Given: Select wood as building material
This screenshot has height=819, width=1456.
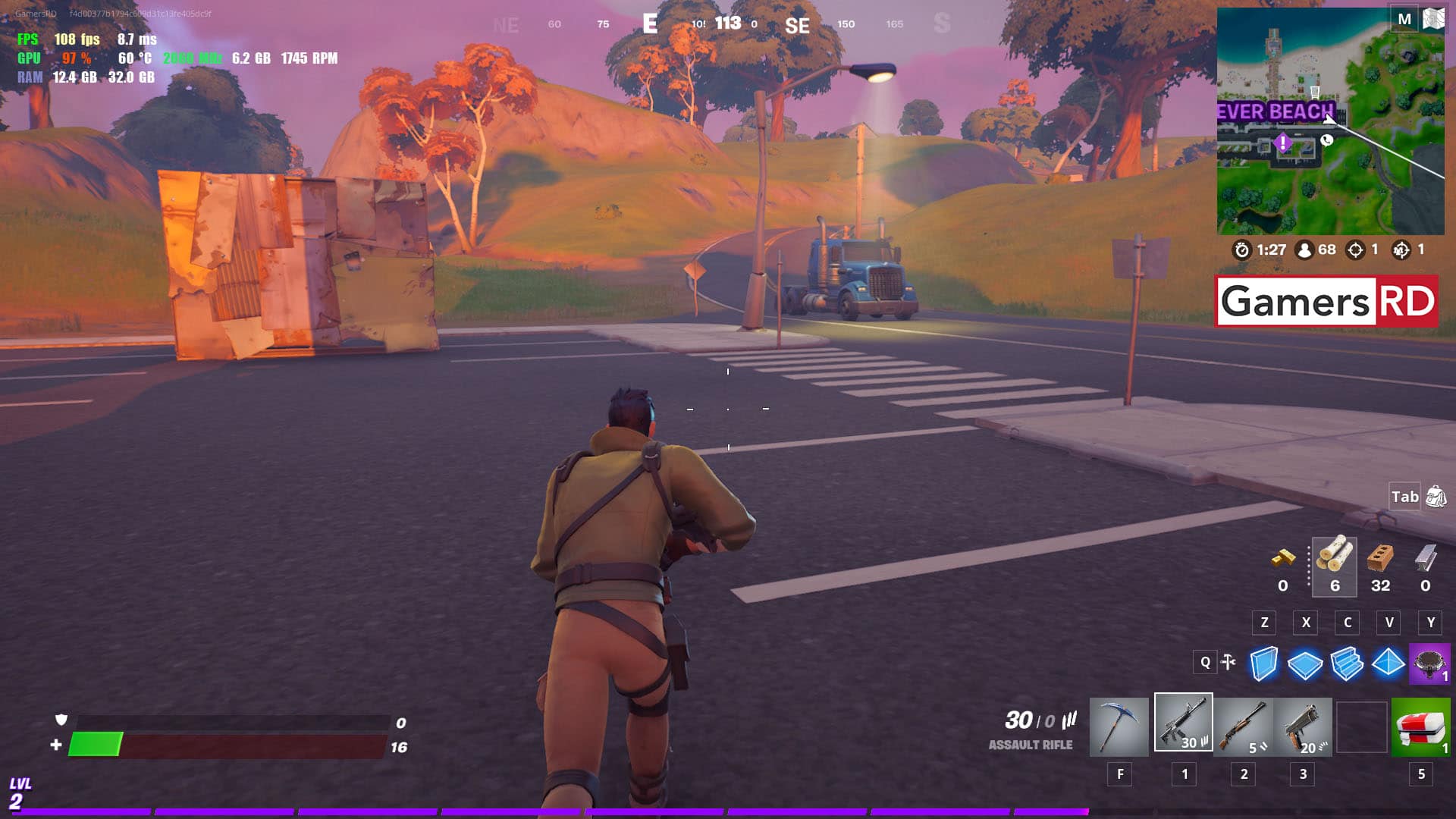Looking at the screenshot, I should 1335,558.
